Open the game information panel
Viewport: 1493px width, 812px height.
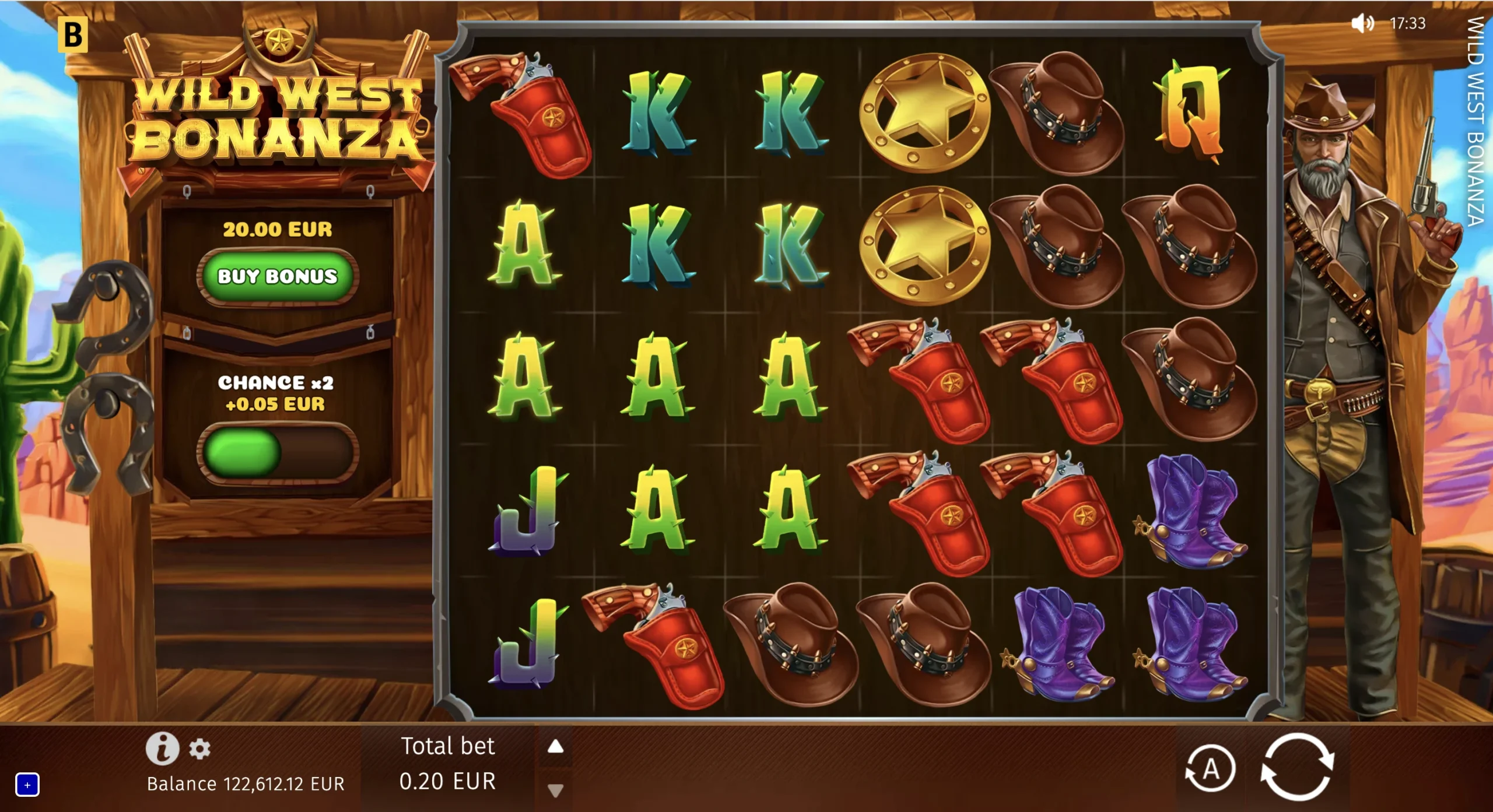pyautogui.click(x=164, y=749)
